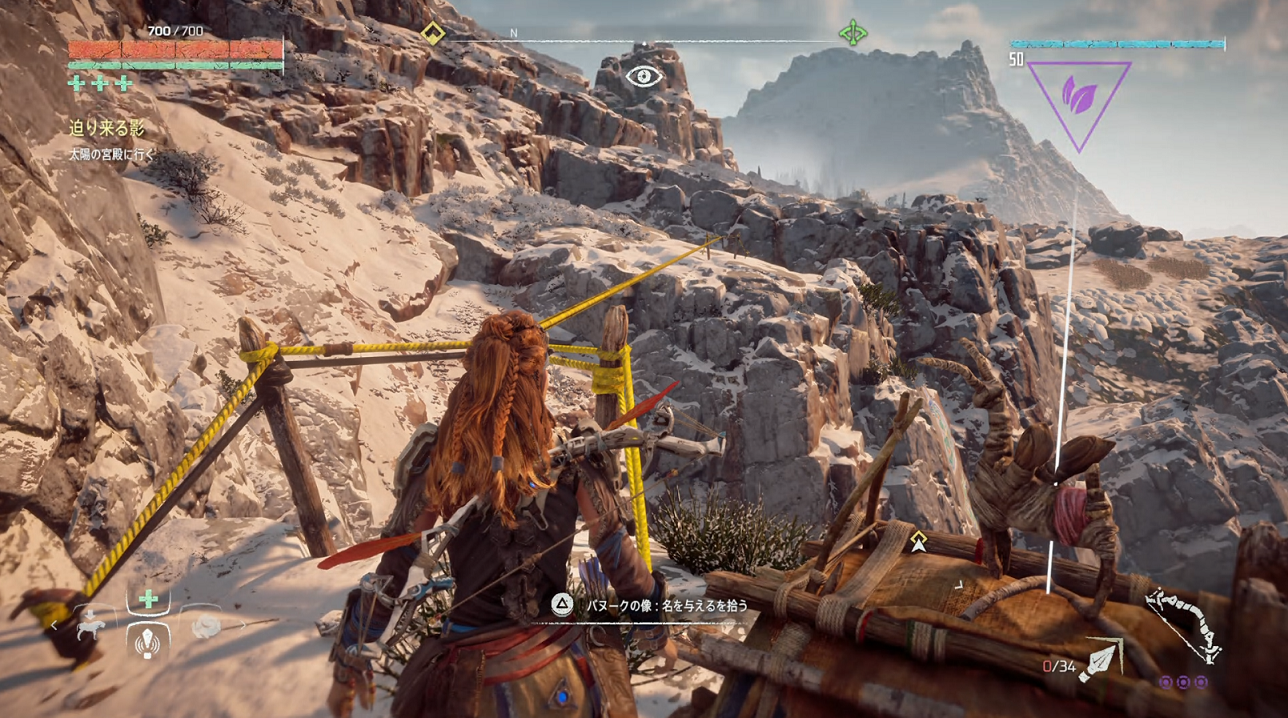Cycle tool selection with the left arrow

click(x=55, y=626)
